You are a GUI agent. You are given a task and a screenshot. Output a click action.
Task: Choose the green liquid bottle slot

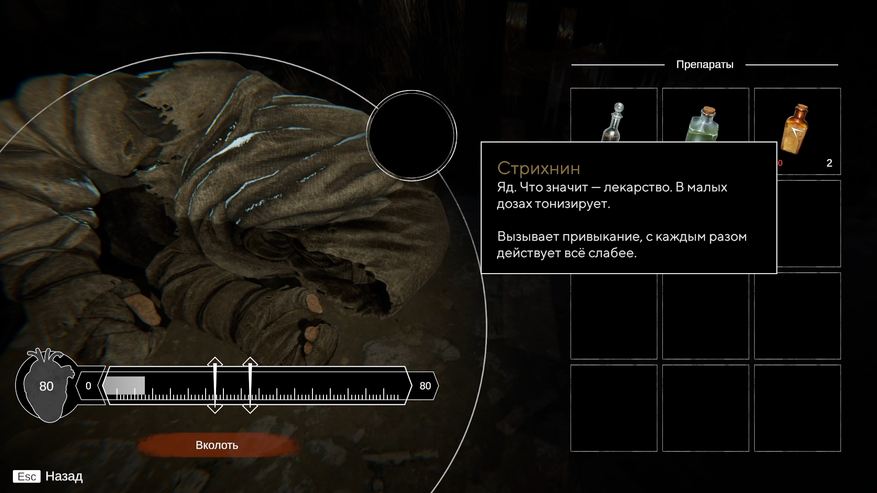705,125
